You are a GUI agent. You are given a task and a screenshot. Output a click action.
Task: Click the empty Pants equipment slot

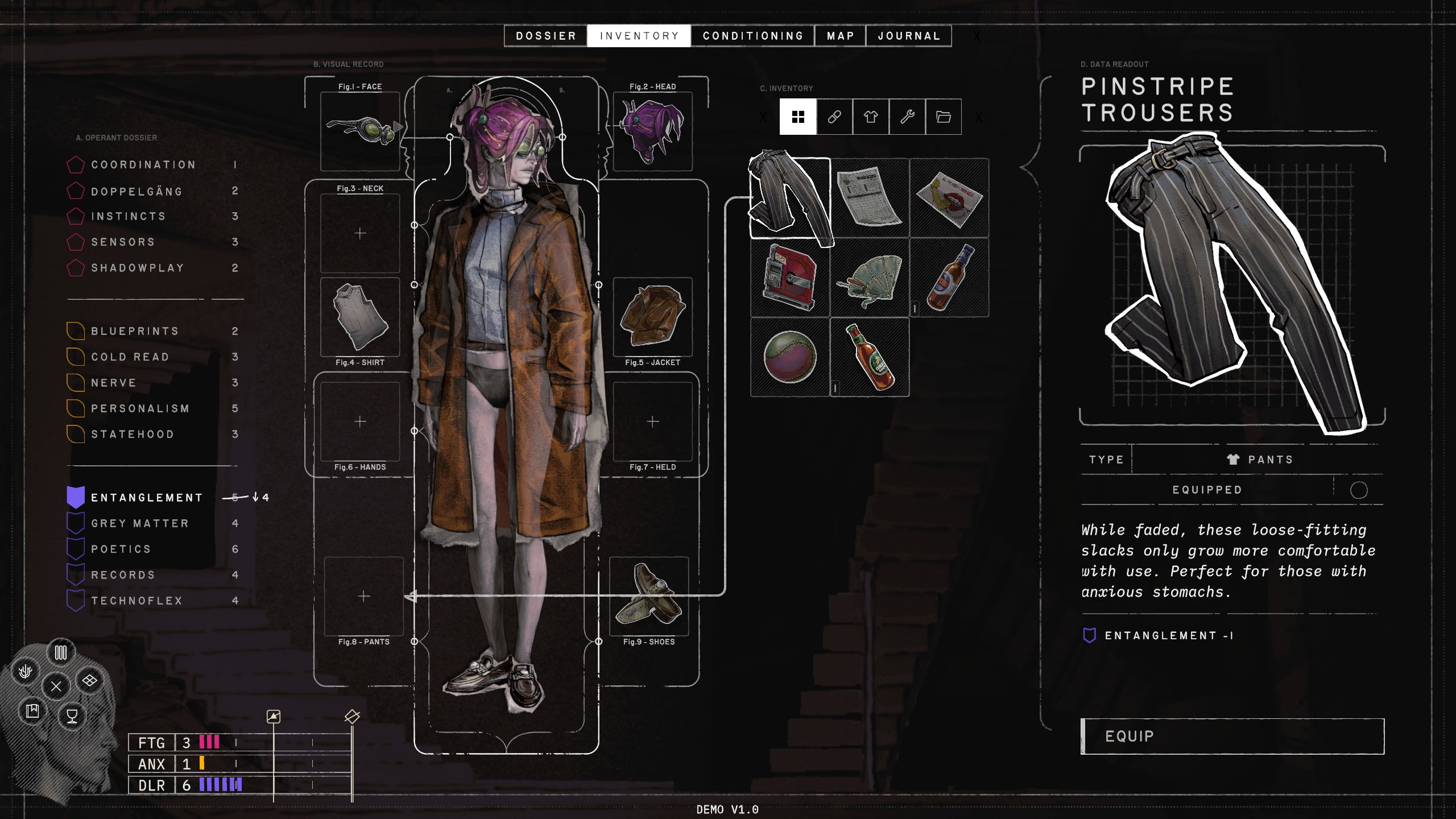363,595
